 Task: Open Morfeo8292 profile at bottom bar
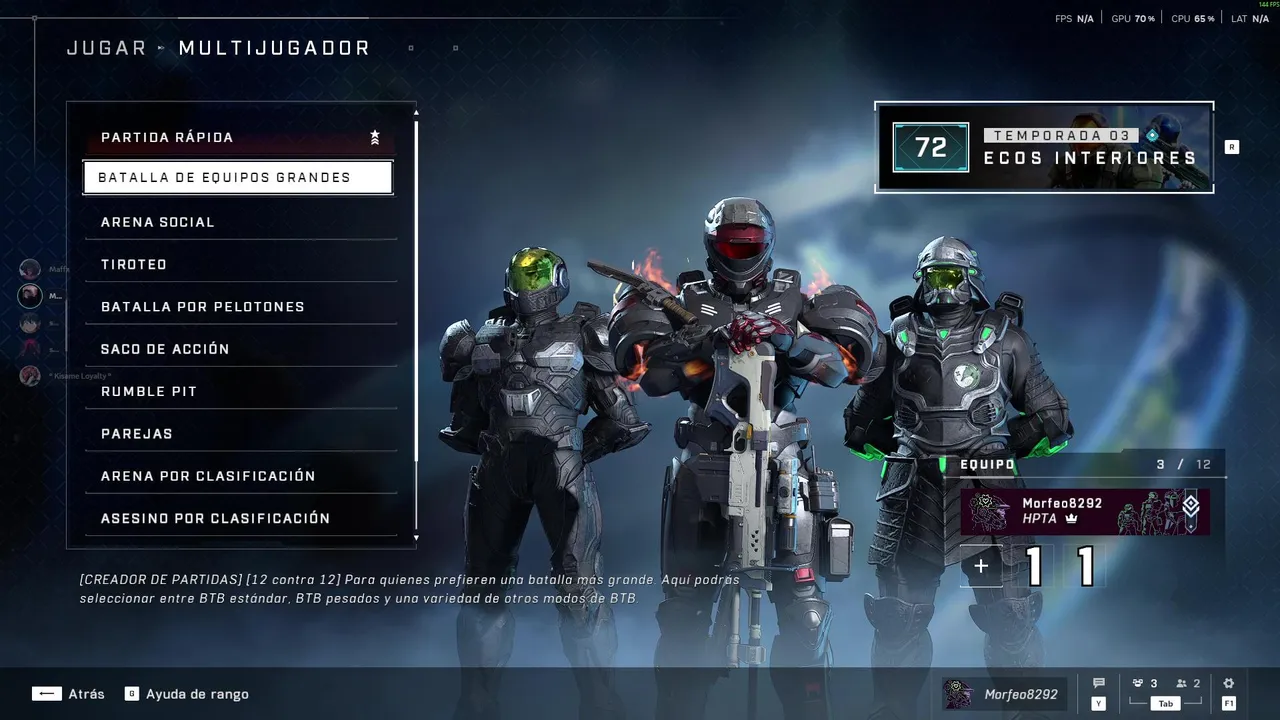[1004, 694]
